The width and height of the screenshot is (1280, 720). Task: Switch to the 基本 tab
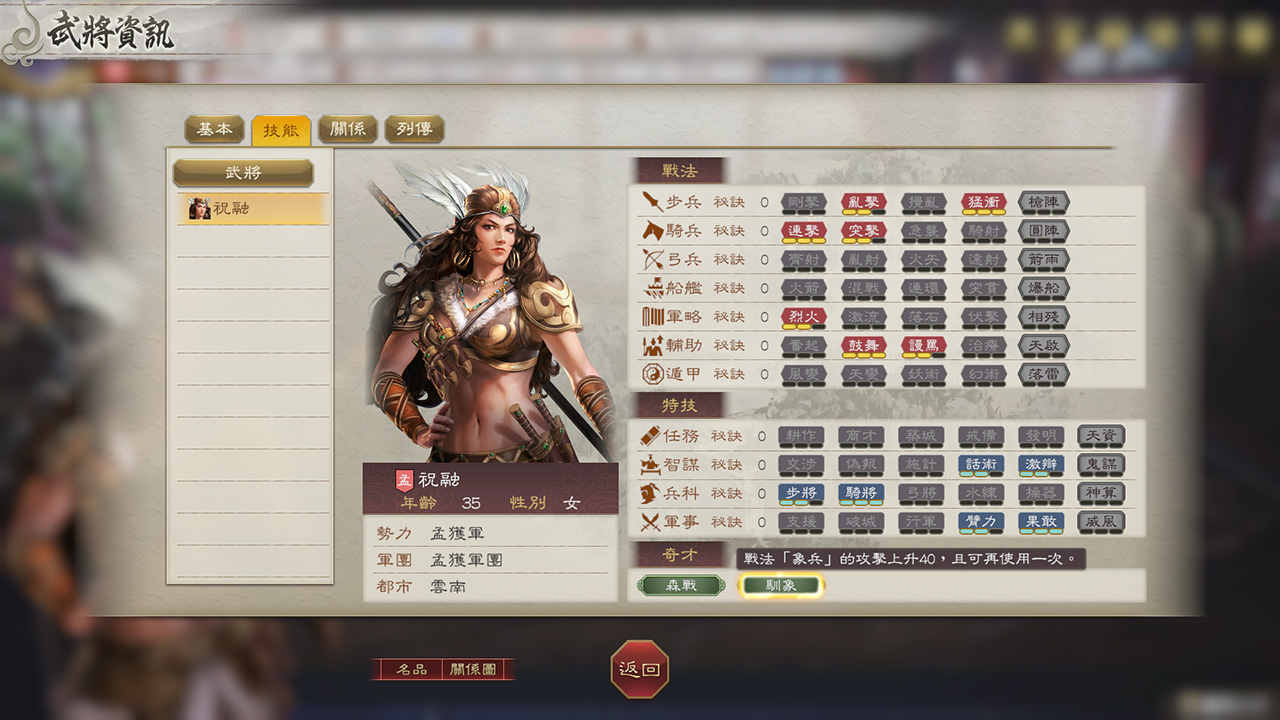click(x=214, y=129)
